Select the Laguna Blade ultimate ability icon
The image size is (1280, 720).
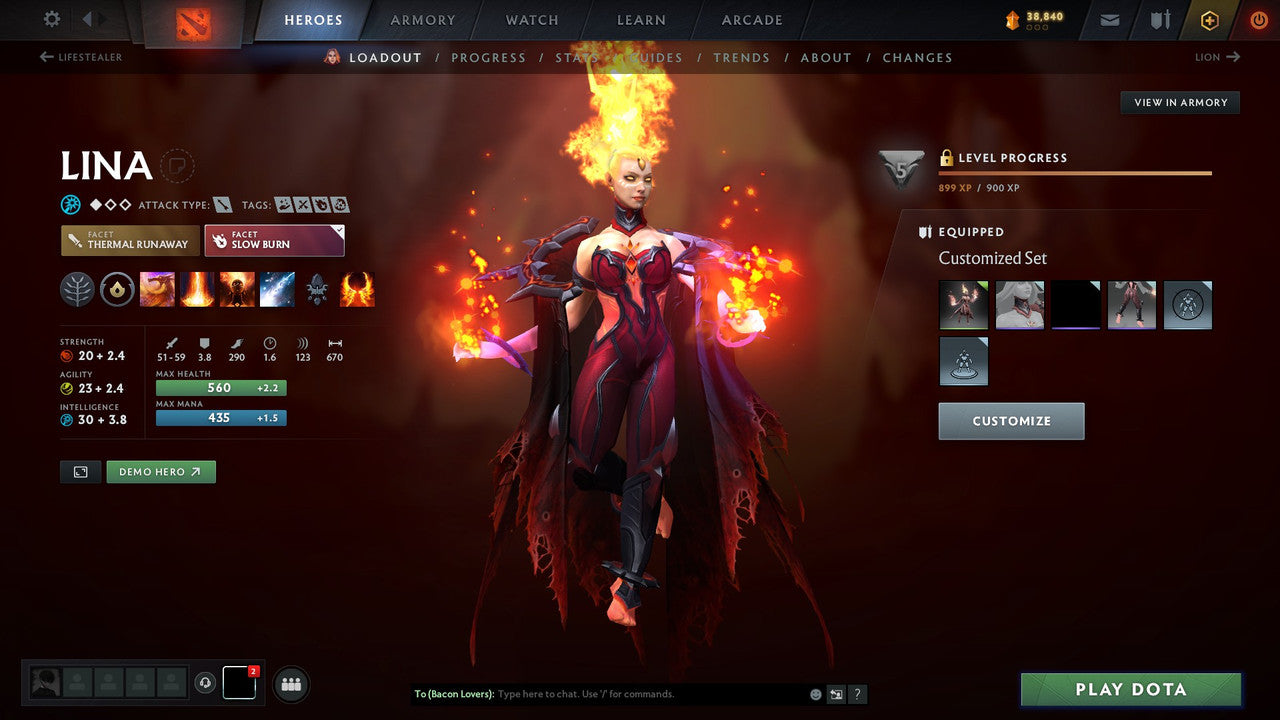(x=277, y=290)
